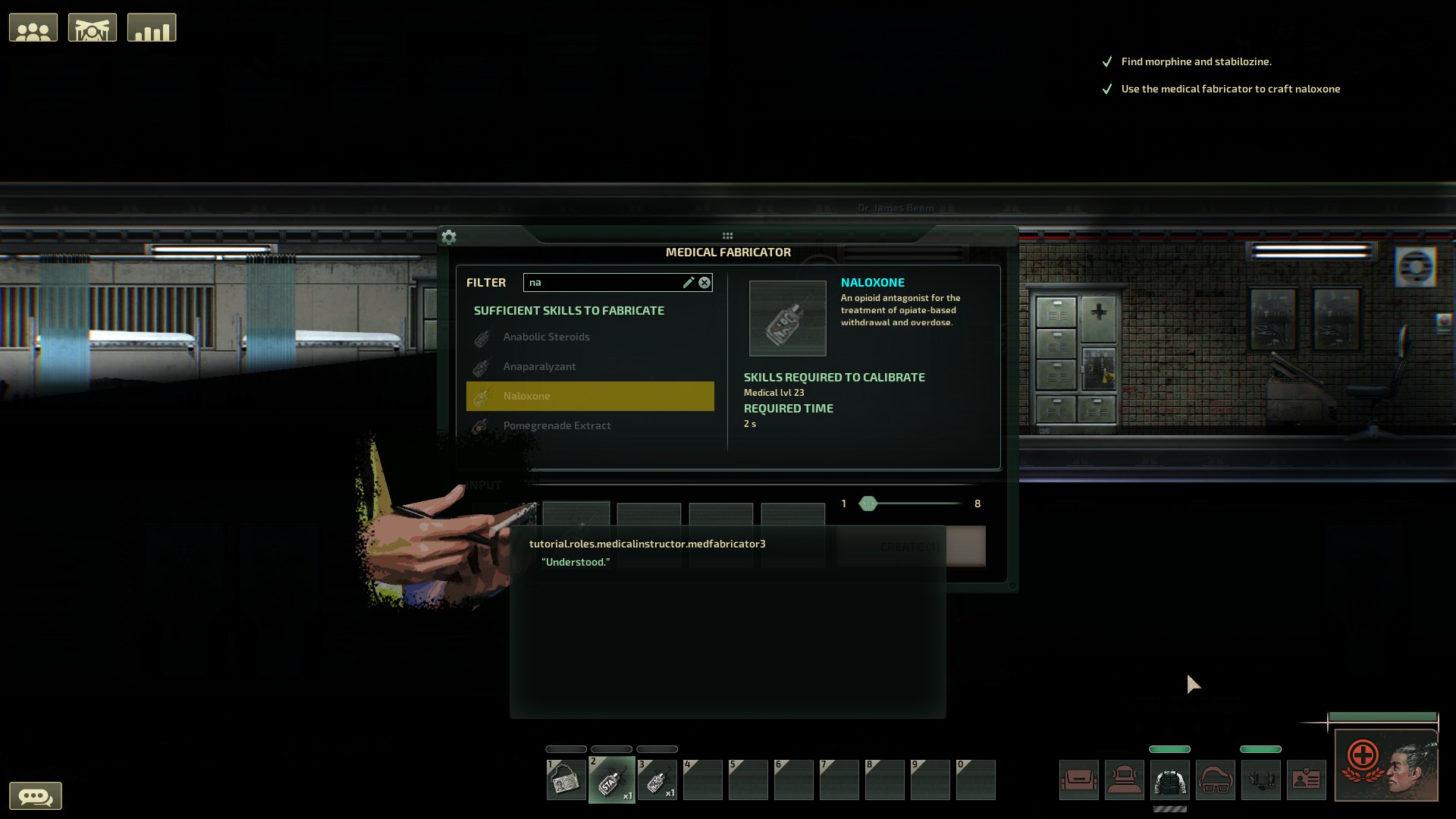Clear the filter text with the X button

704,282
